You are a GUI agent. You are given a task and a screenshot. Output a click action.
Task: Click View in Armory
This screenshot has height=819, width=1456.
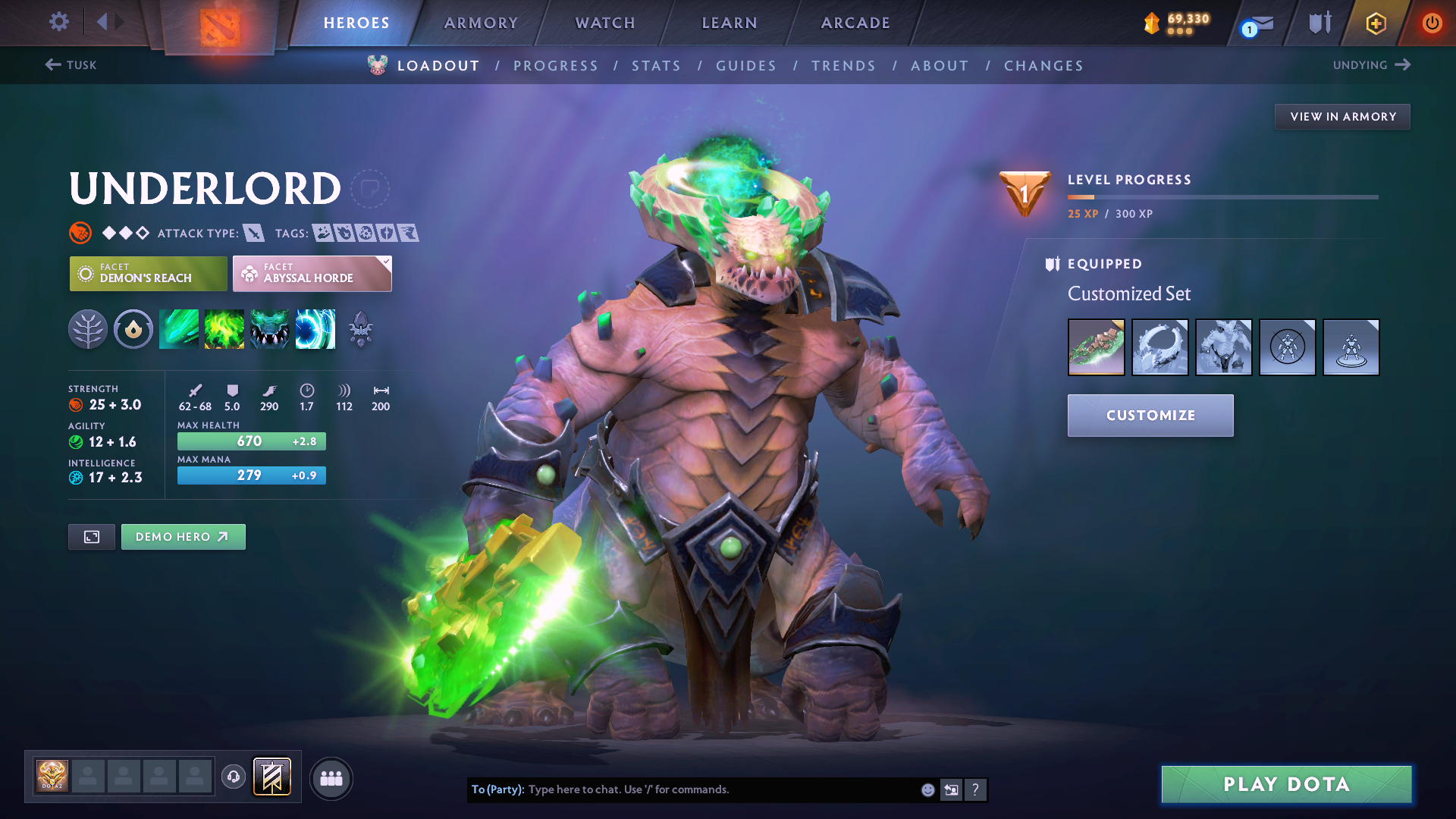tap(1342, 116)
